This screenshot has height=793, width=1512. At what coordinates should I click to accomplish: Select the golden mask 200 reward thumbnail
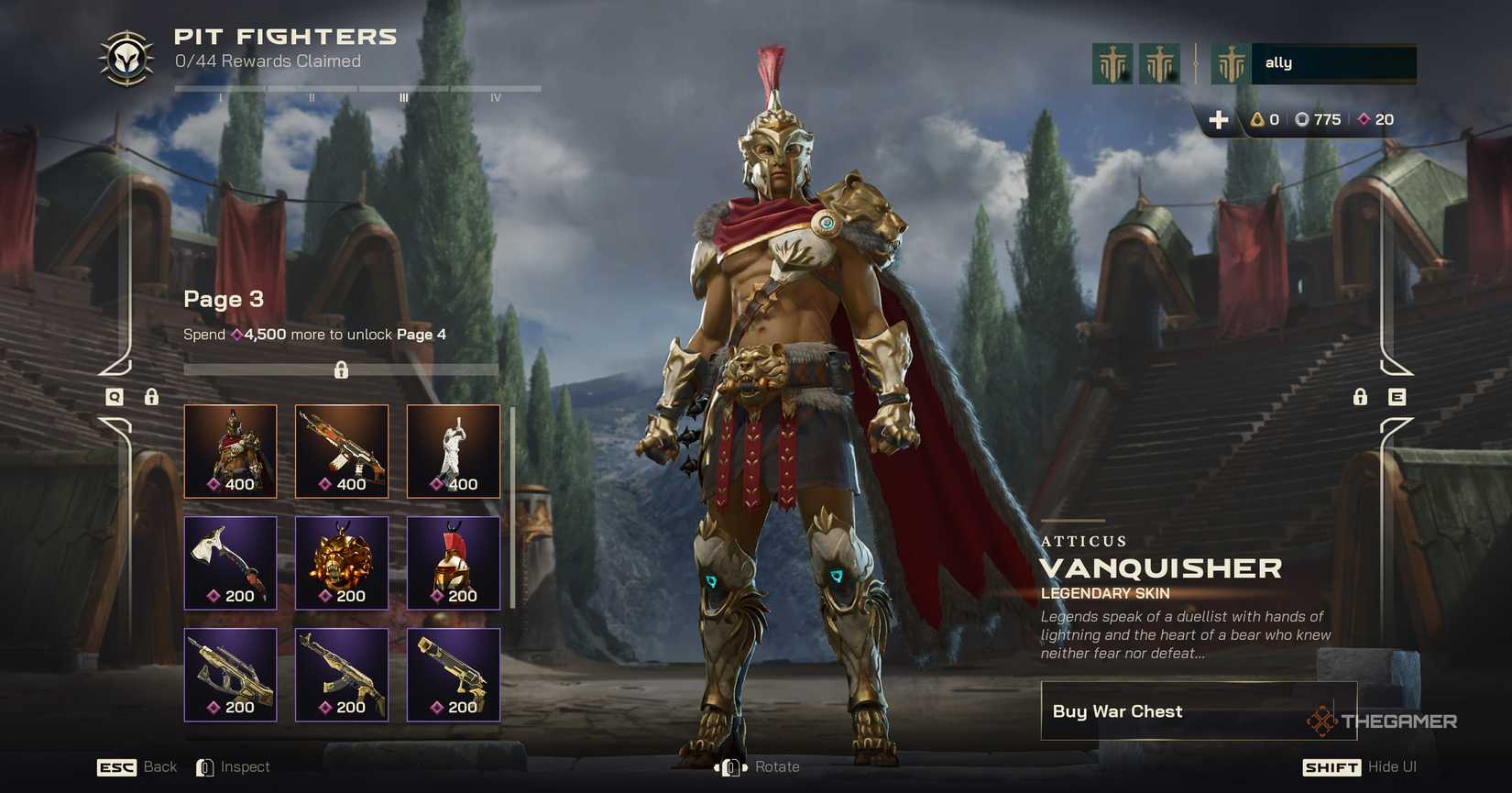click(342, 563)
